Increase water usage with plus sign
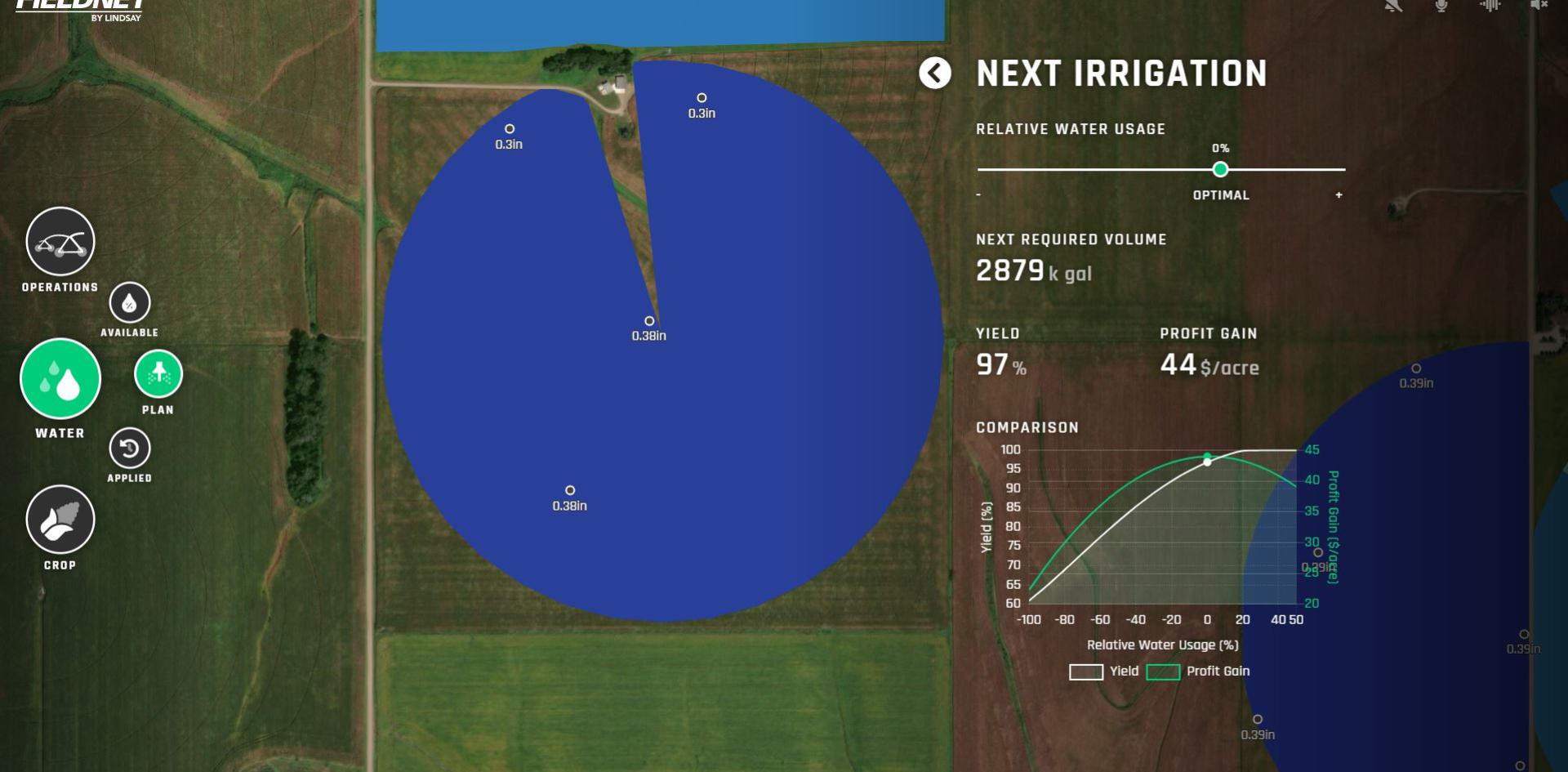 (x=1339, y=195)
